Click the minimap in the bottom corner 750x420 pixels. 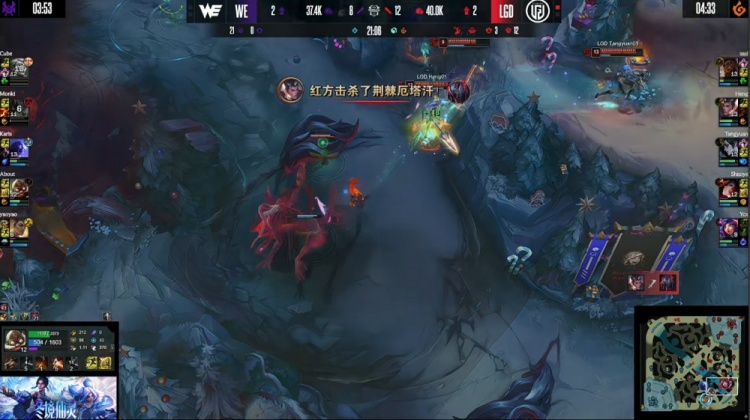(692, 362)
